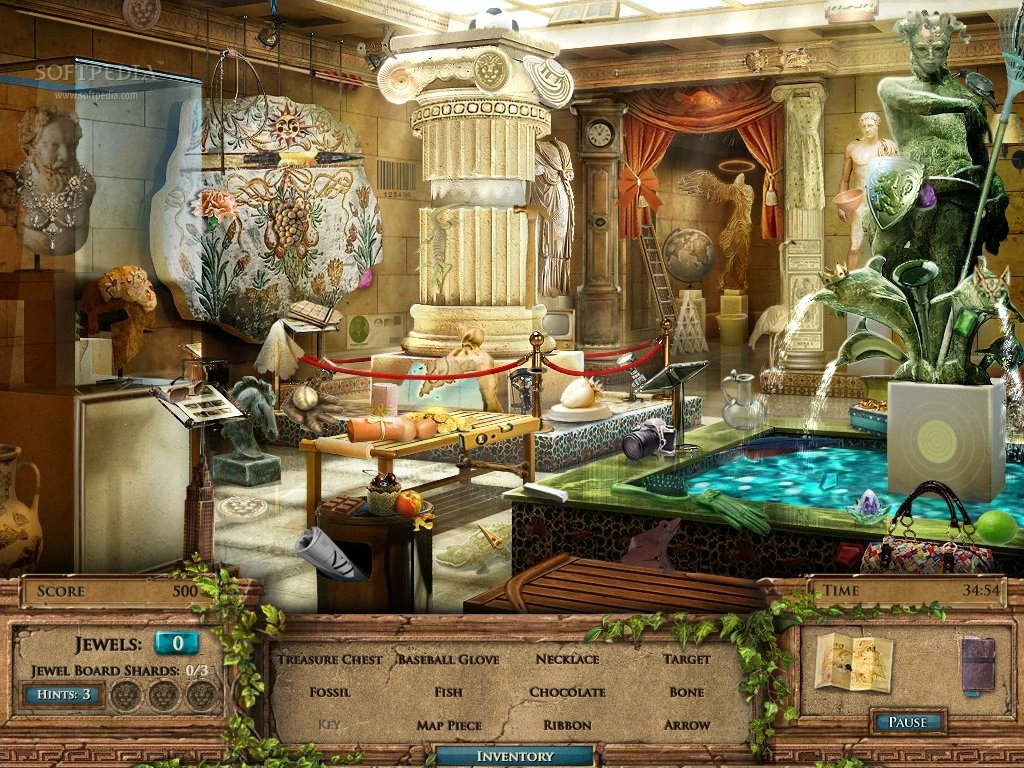1024x768 pixels.
Task: Pause the game
Action: click(907, 722)
